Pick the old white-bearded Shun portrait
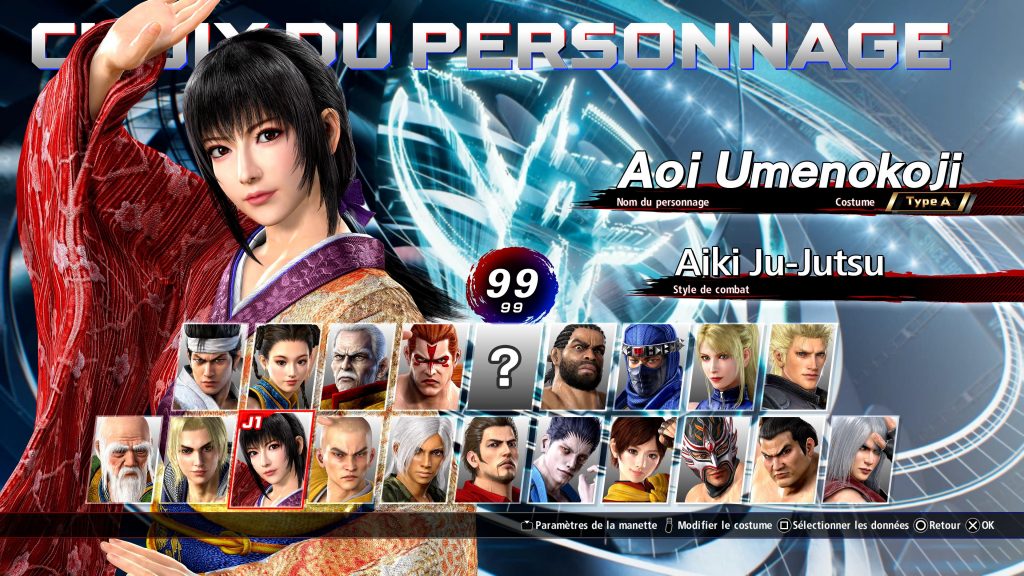 coord(125,459)
